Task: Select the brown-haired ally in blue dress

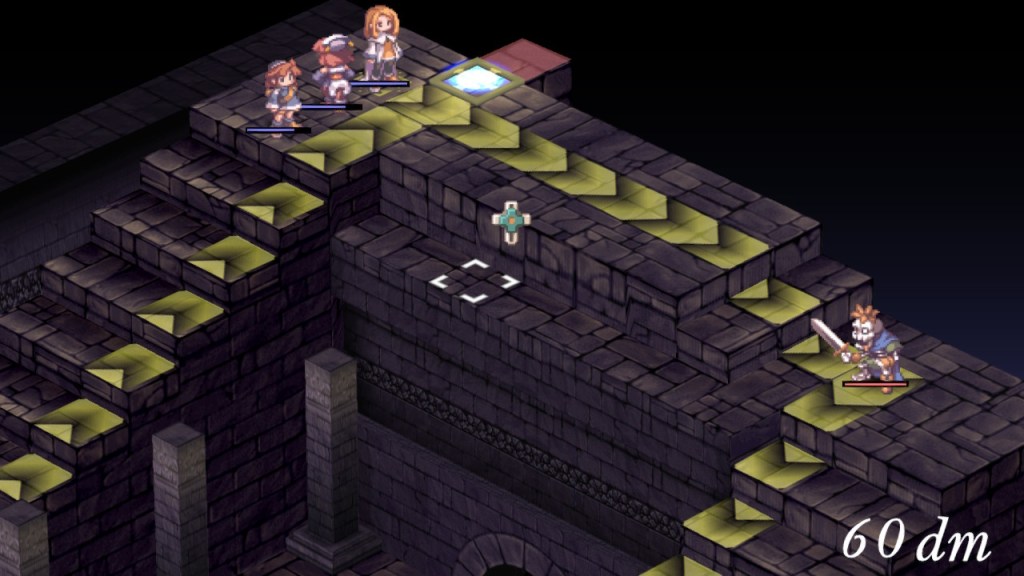Action: (281, 92)
